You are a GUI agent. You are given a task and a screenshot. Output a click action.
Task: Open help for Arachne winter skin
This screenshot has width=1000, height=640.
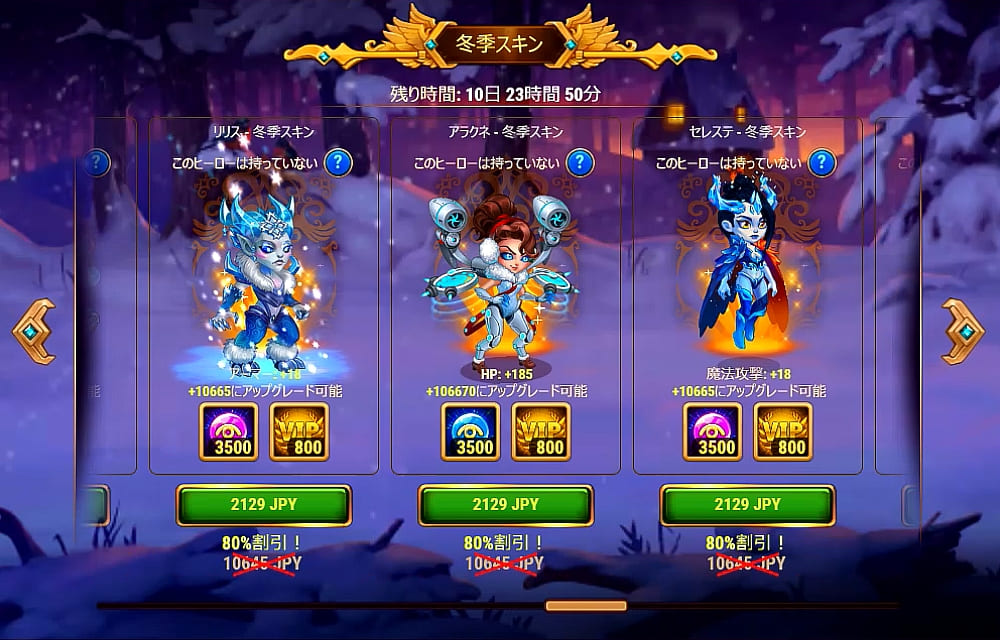tap(581, 162)
